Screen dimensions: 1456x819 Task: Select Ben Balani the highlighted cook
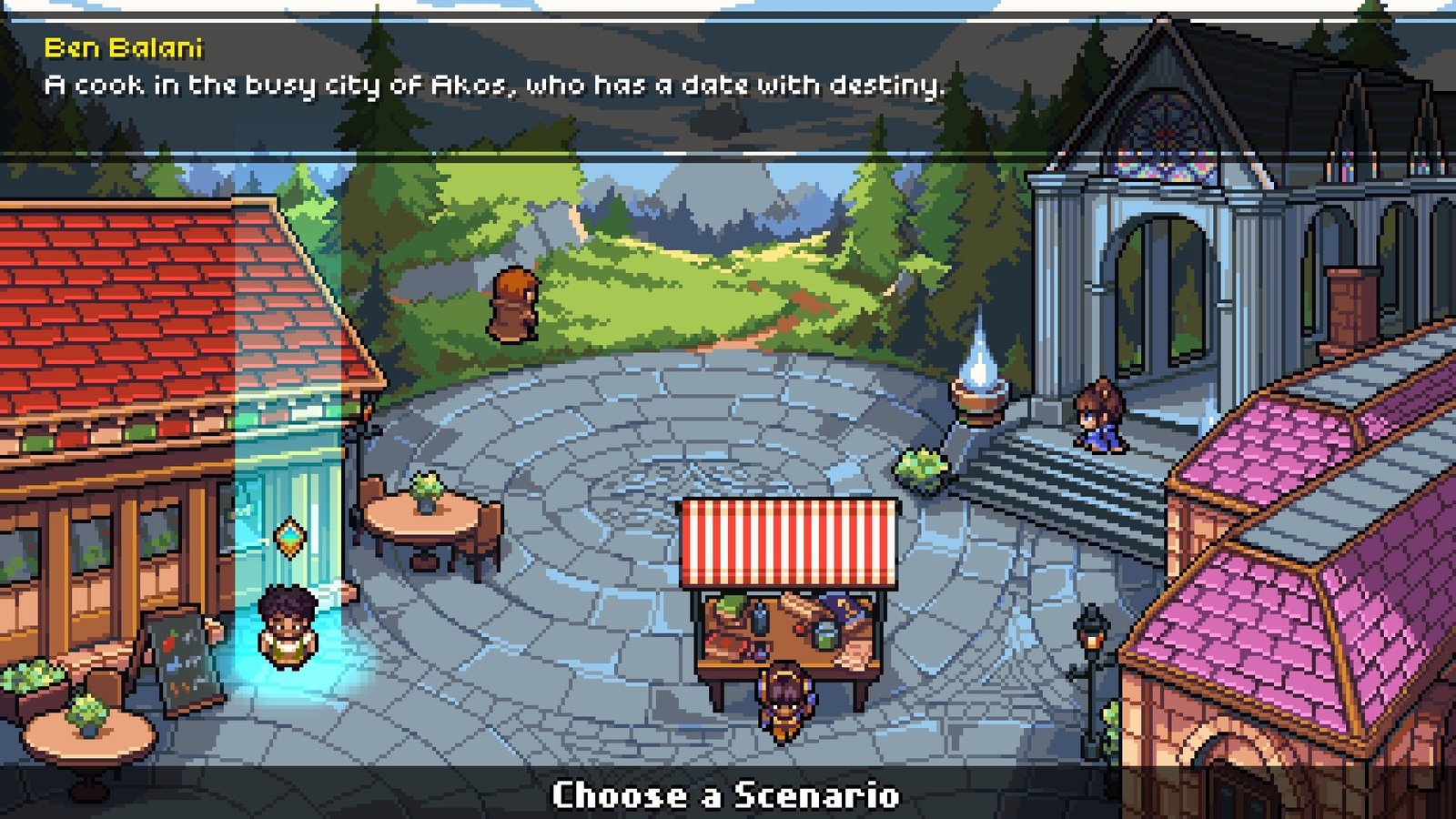pos(287,625)
